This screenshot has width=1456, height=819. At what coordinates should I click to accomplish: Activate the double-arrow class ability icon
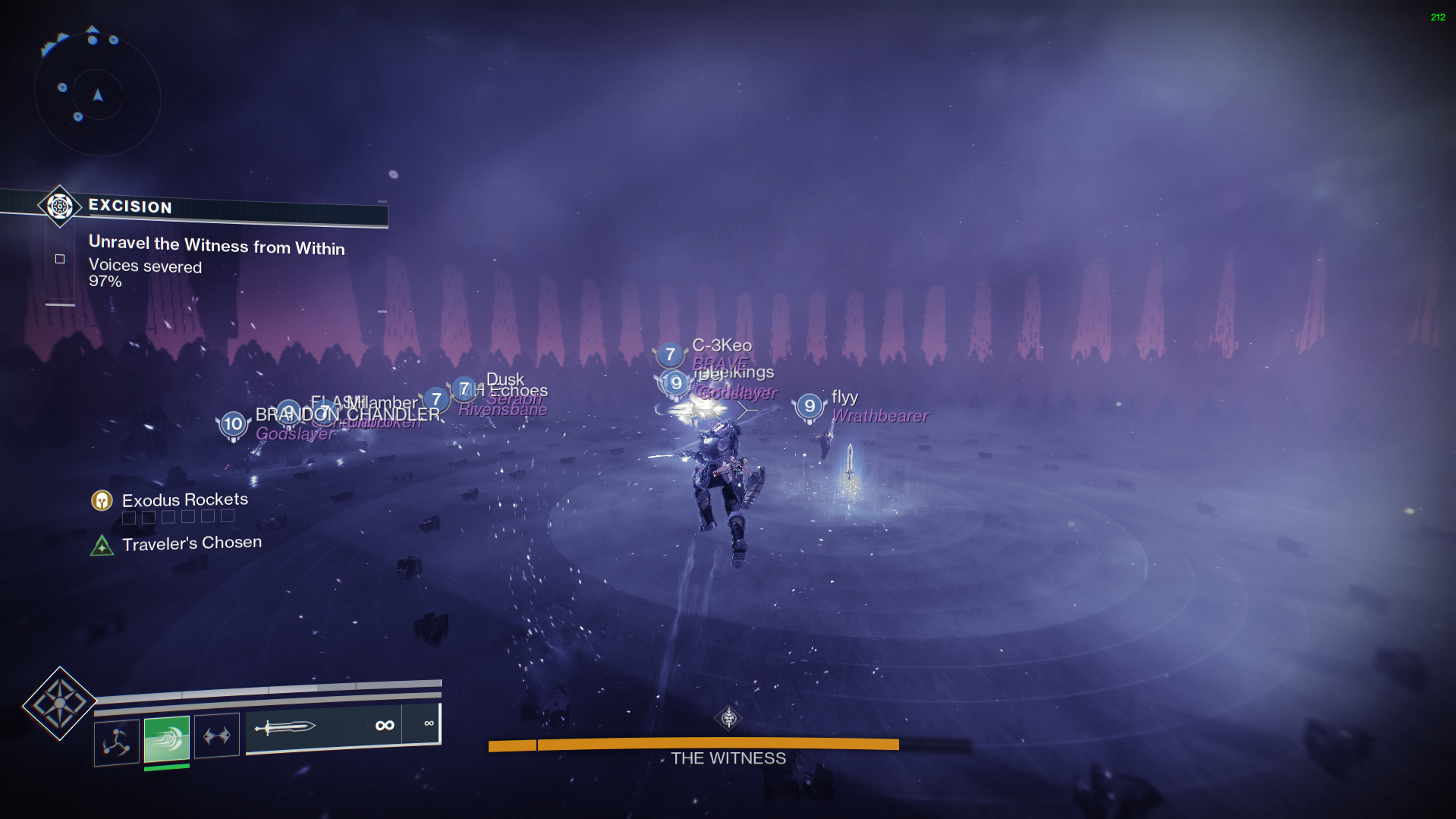click(x=217, y=736)
